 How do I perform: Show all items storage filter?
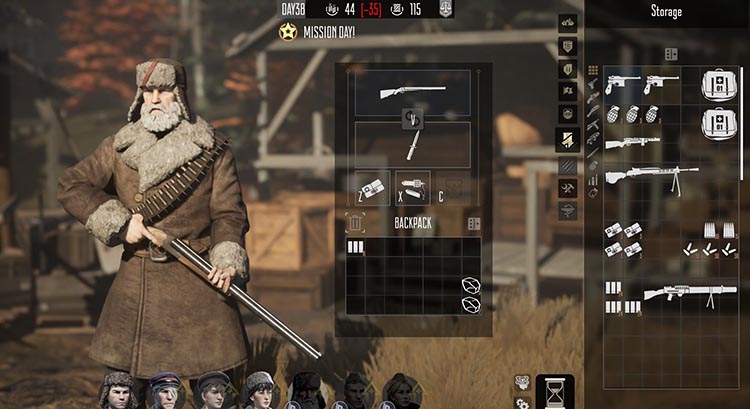[593, 70]
